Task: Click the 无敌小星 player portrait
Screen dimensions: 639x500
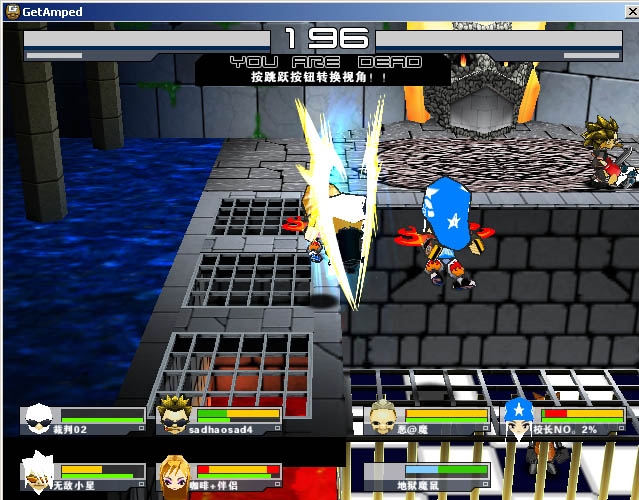Action: tap(39, 474)
